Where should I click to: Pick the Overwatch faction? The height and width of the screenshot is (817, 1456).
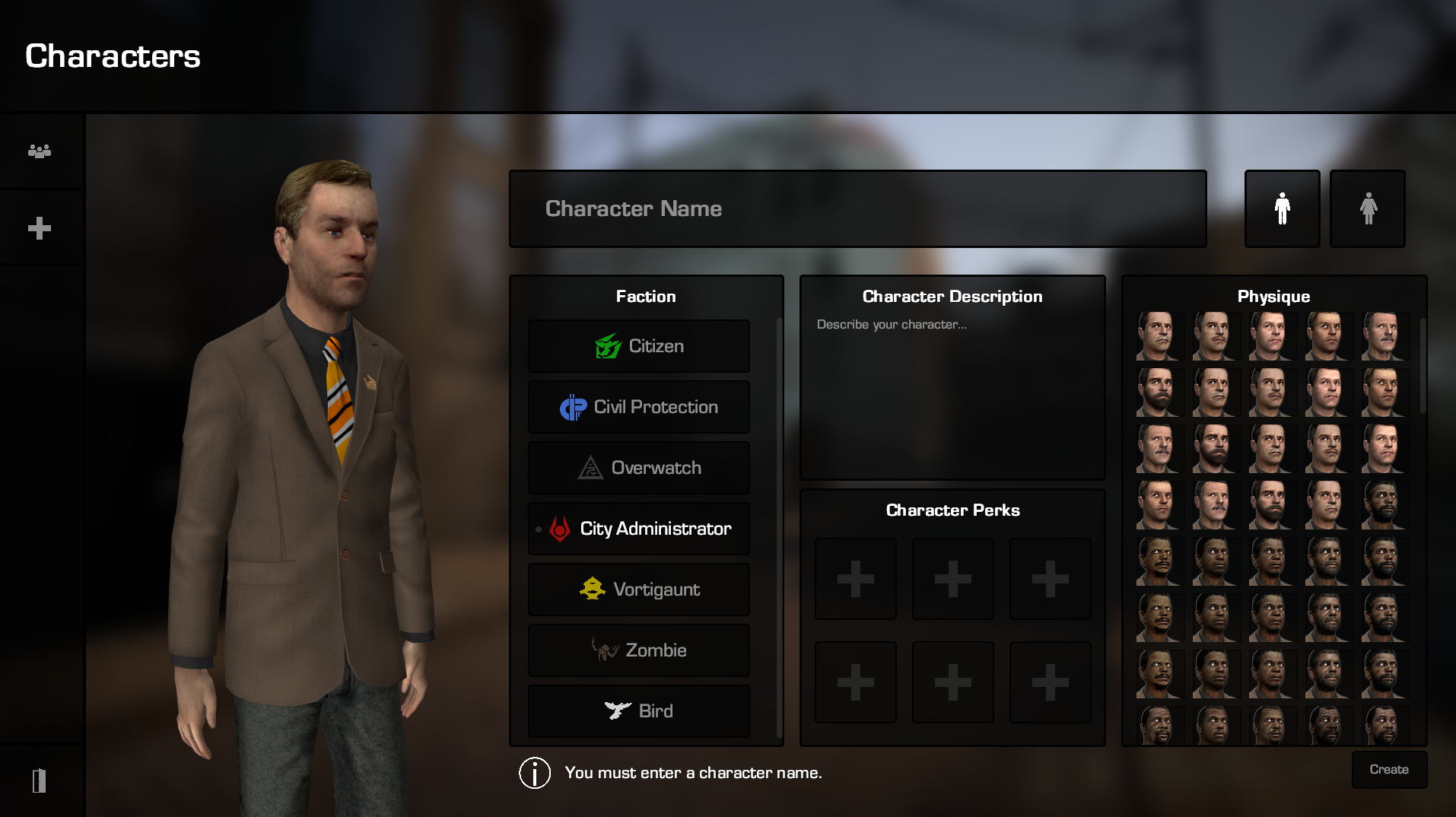coord(639,468)
